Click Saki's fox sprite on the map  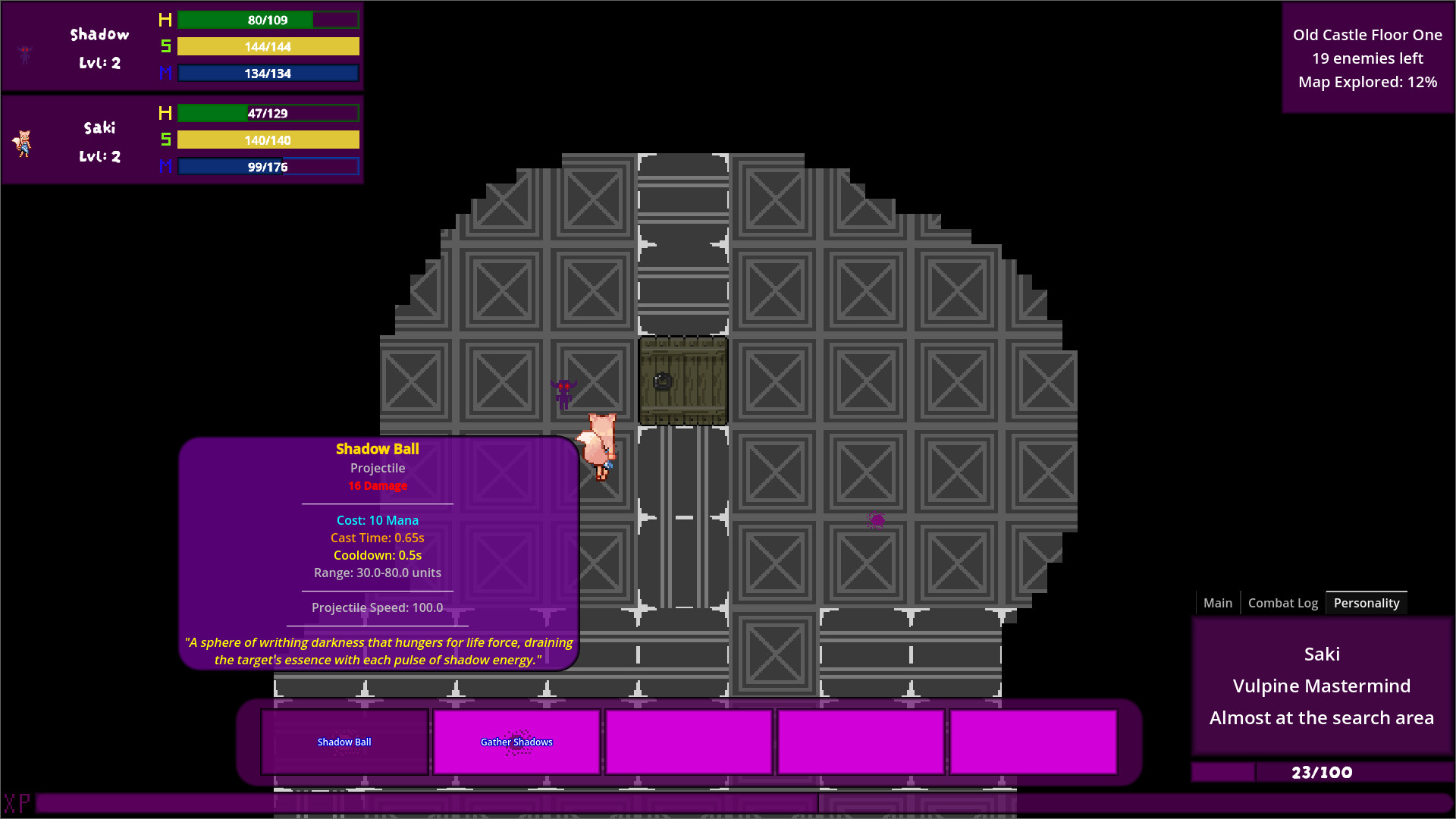[x=599, y=444]
